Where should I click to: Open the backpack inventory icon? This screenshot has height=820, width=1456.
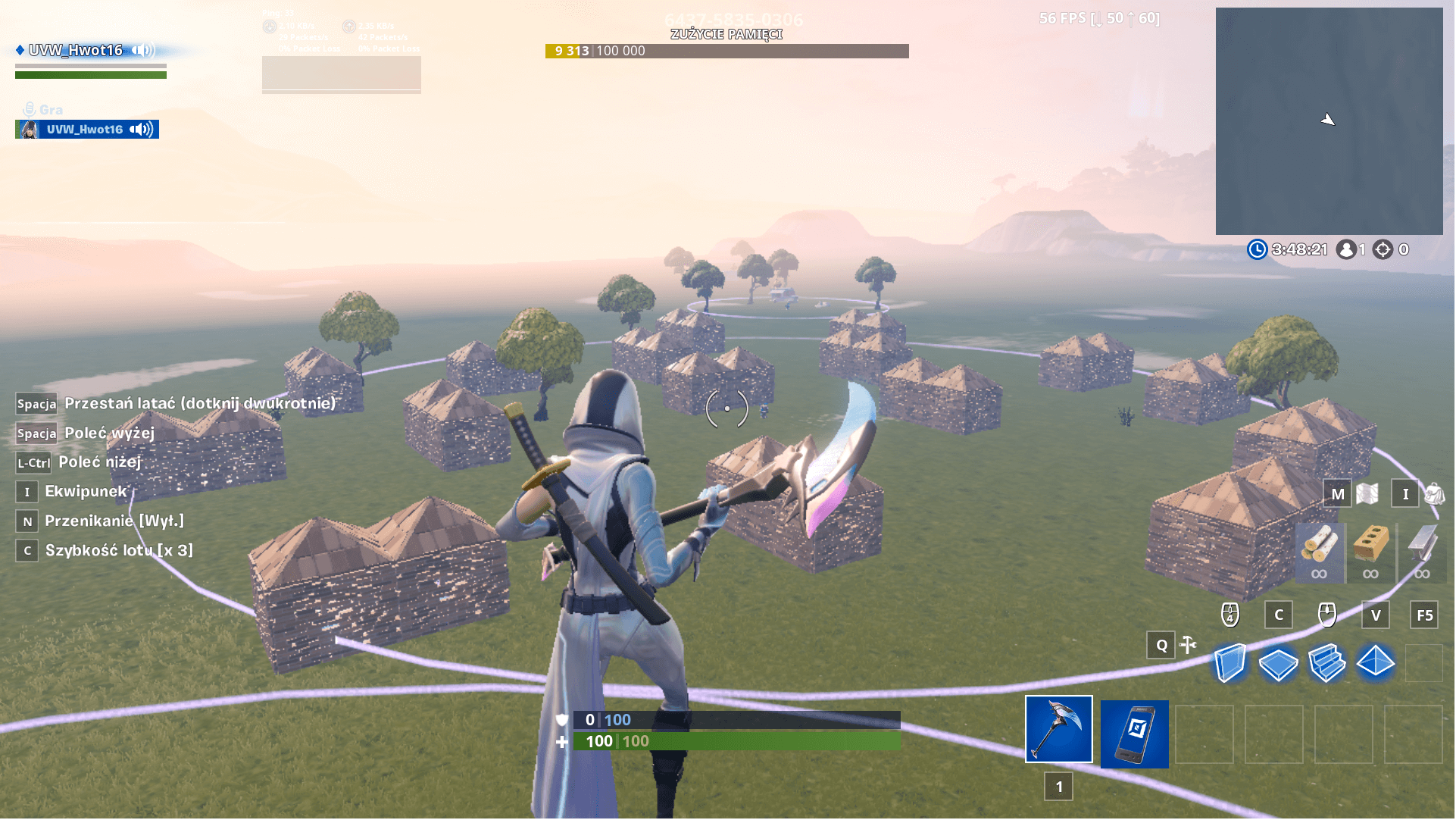[1434, 494]
